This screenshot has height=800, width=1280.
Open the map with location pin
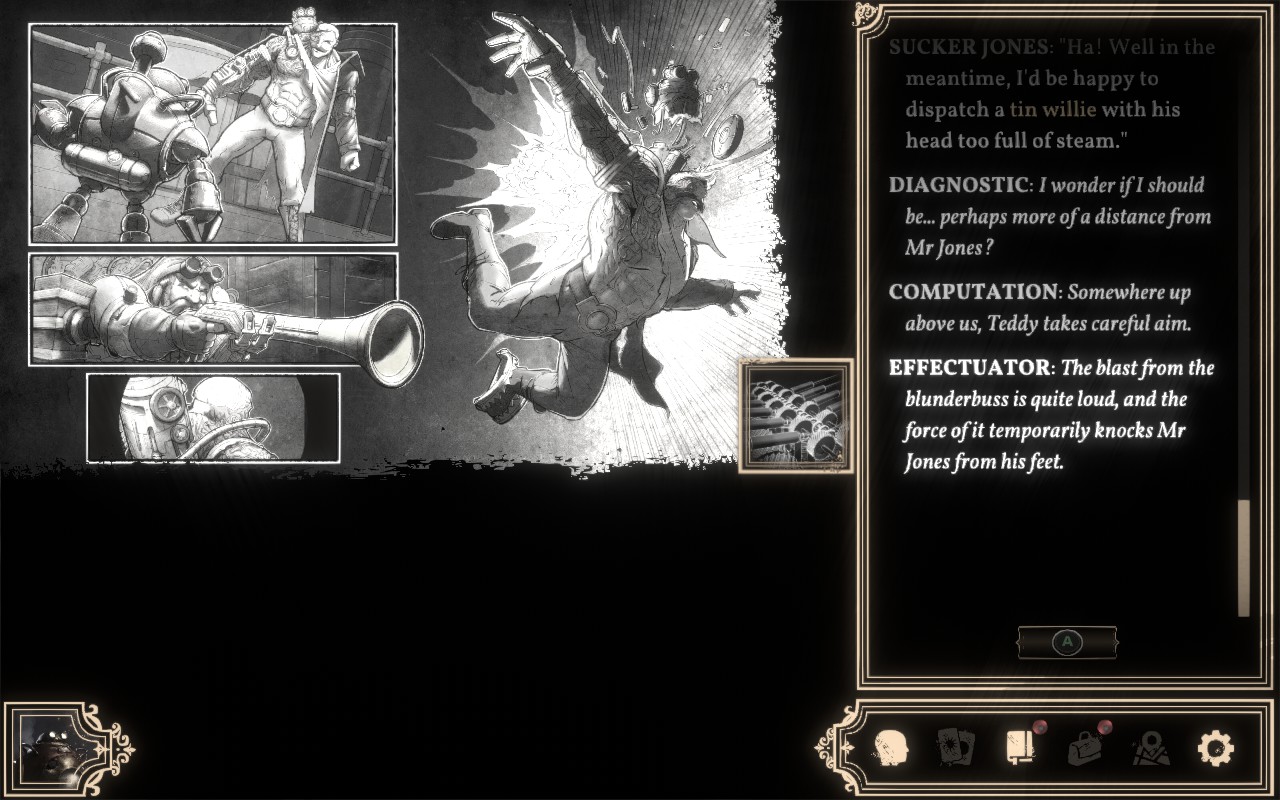1150,747
